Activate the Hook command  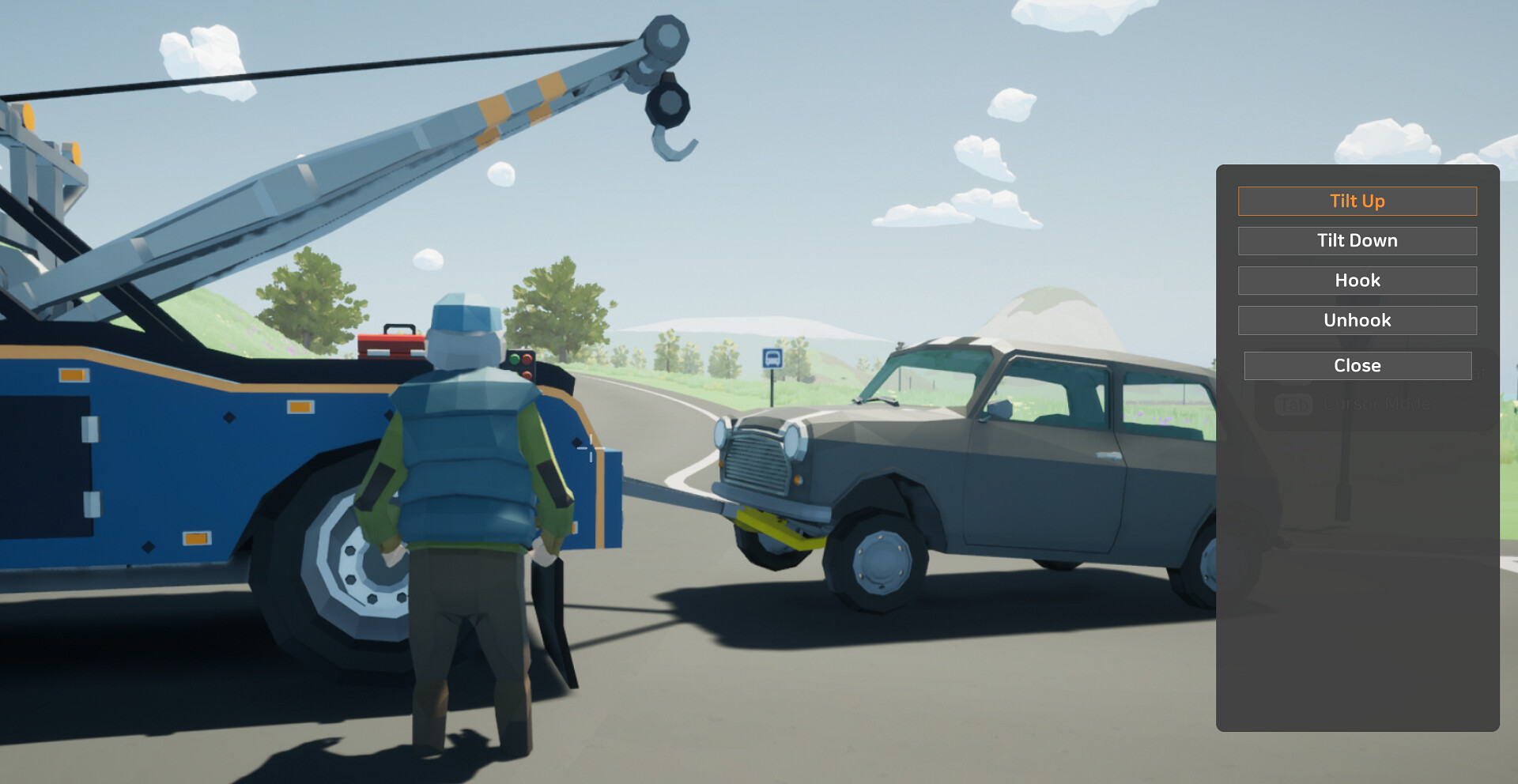[x=1357, y=280]
